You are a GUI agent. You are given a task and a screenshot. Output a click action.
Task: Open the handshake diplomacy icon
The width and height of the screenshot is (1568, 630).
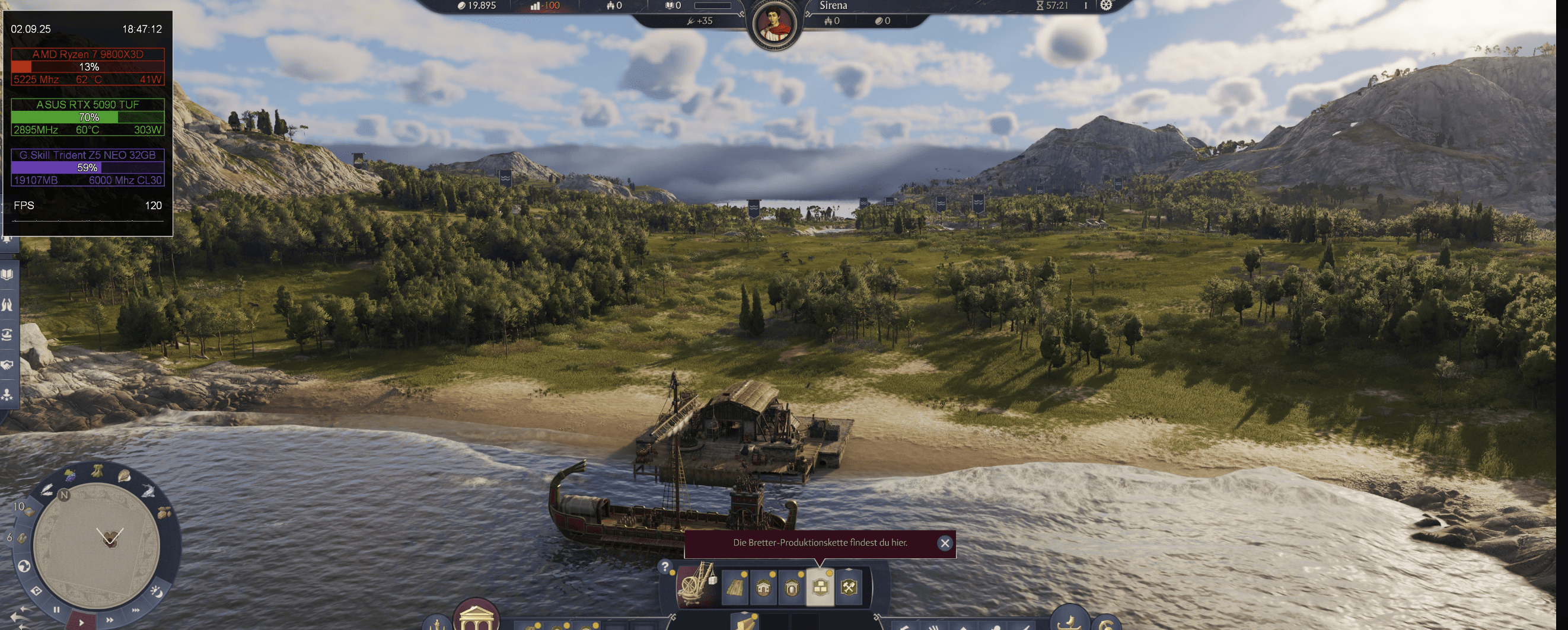(7, 365)
